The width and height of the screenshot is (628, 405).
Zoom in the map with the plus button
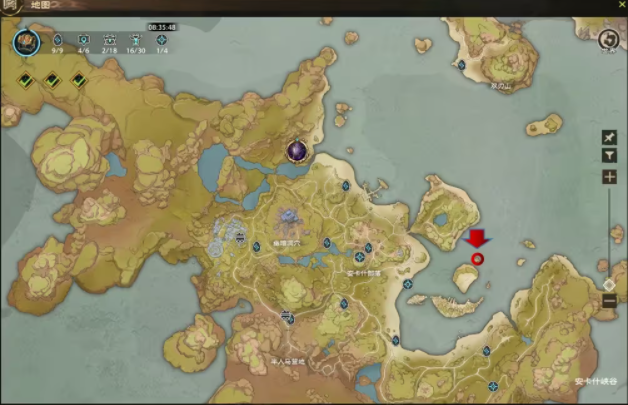[x=609, y=177]
